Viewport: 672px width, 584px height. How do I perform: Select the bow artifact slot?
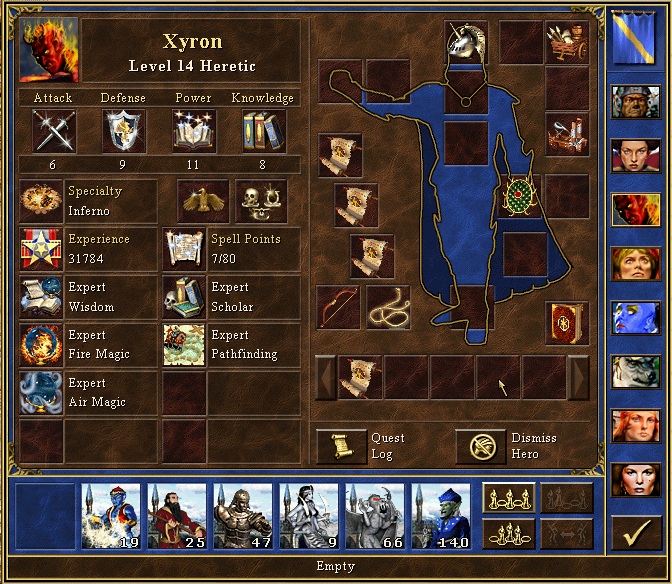coord(338,307)
